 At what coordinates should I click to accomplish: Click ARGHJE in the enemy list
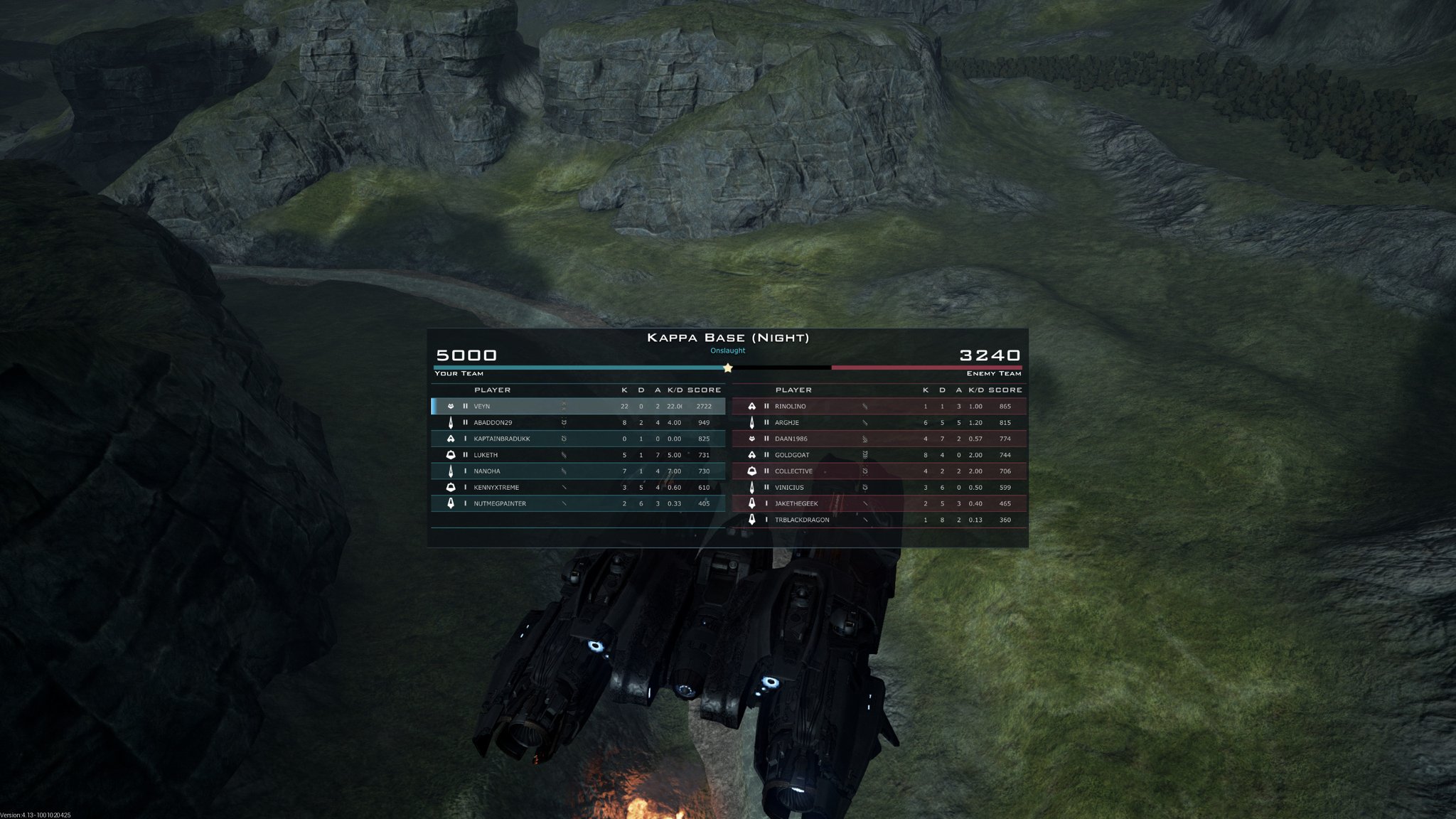coord(879,422)
